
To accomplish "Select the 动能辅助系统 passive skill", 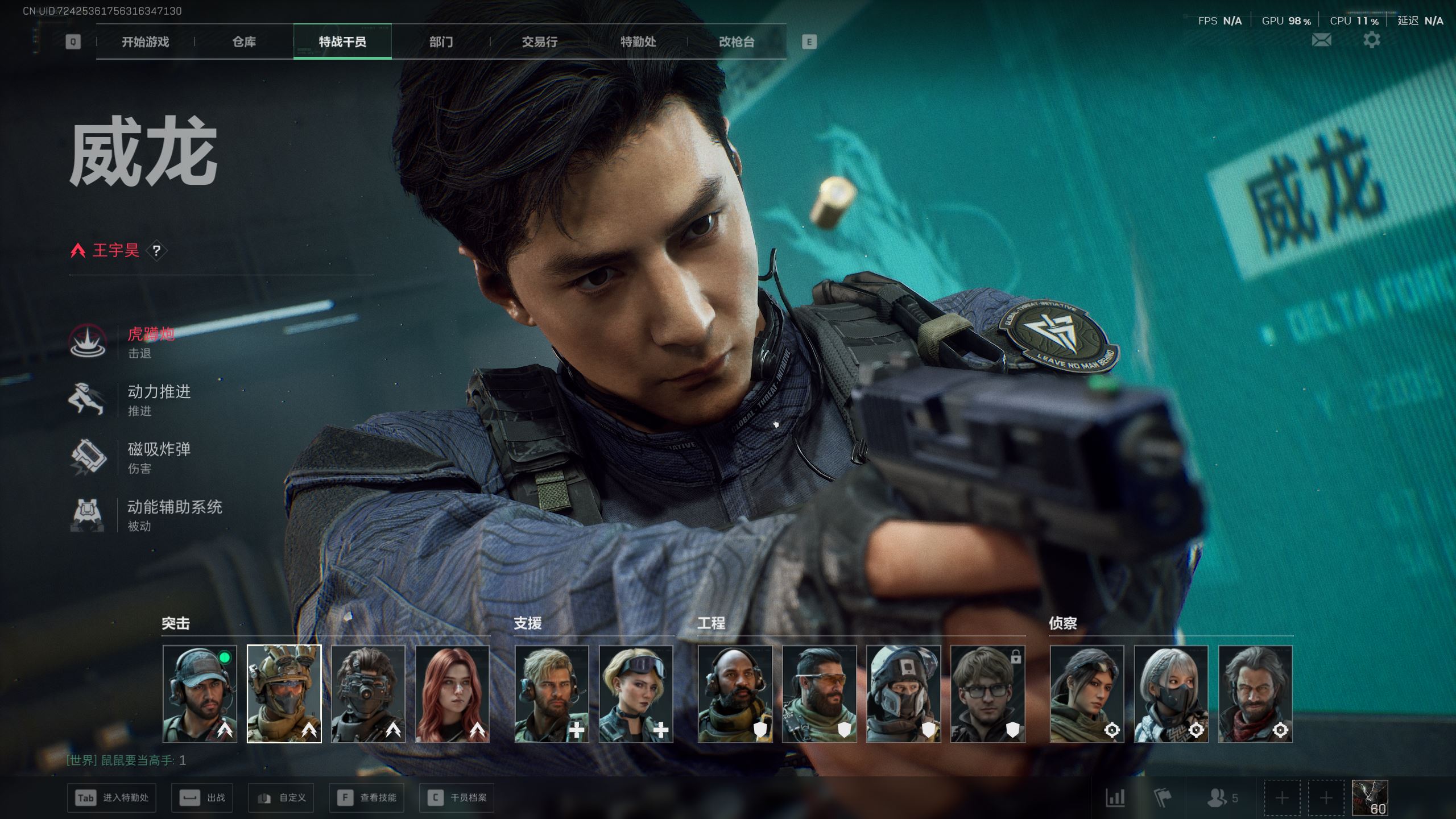I will pyautogui.click(x=174, y=507).
